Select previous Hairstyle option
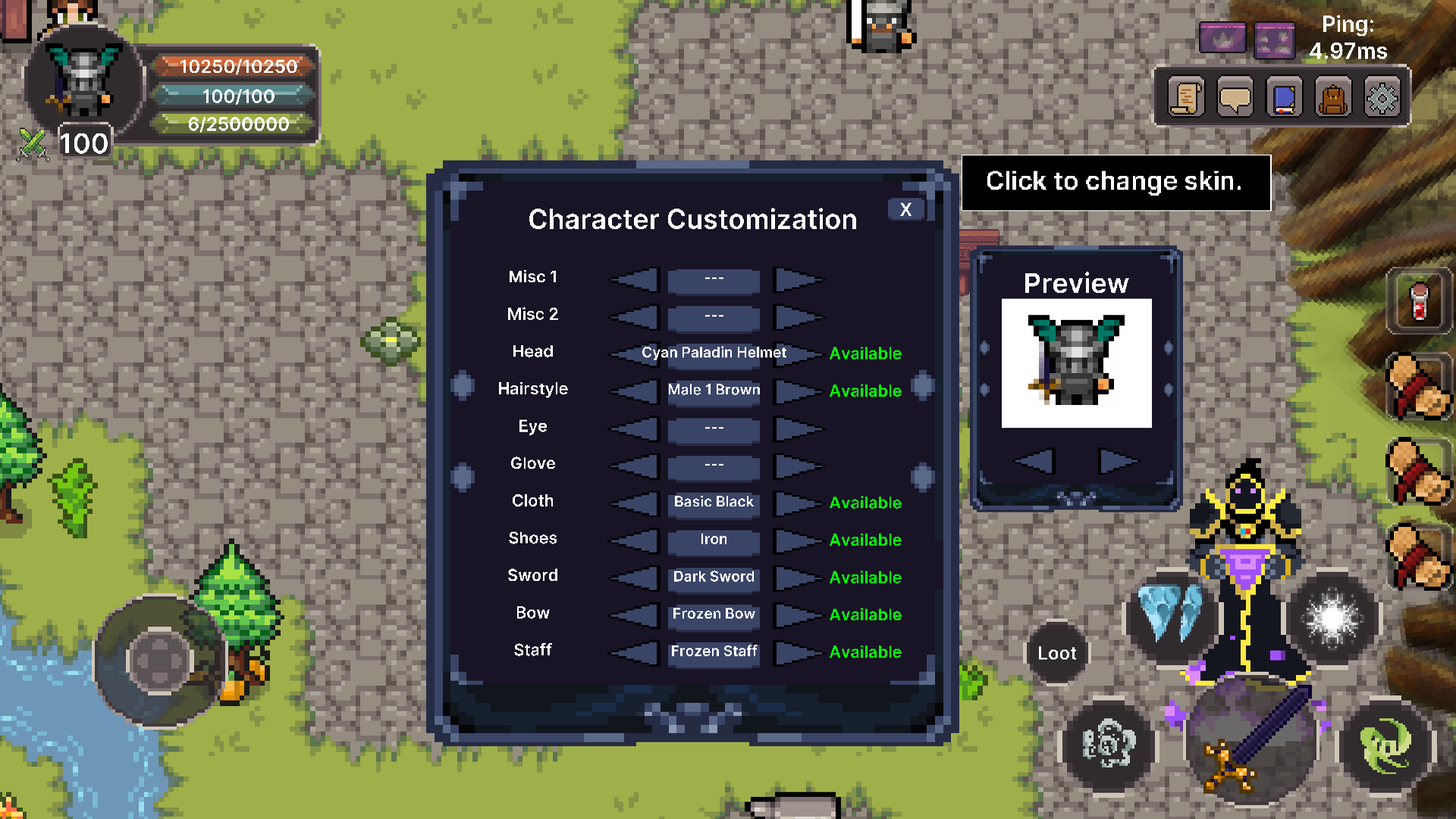 635,392
